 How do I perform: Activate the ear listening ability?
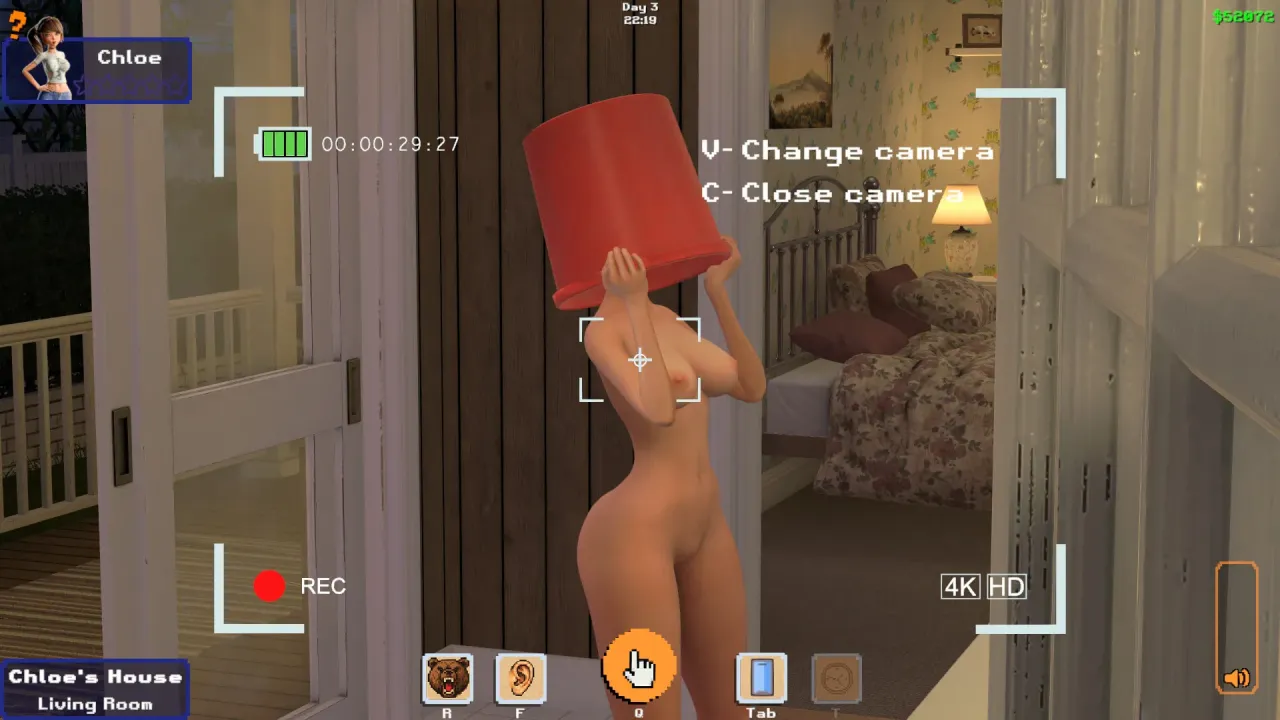[x=519, y=679]
